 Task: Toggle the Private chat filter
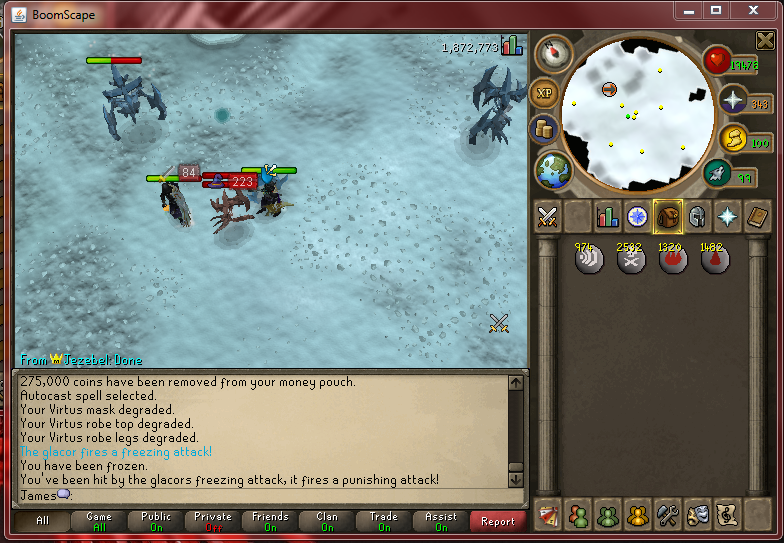[213, 521]
